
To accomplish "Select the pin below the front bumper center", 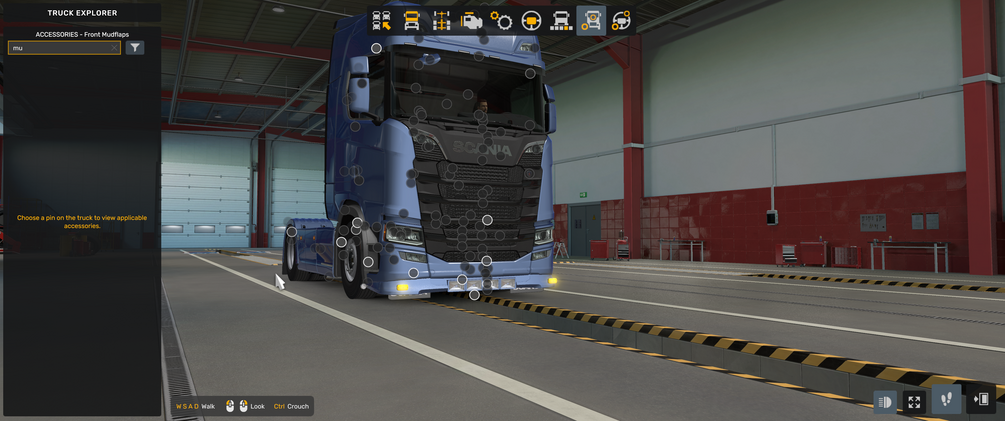I will (474, 295).
